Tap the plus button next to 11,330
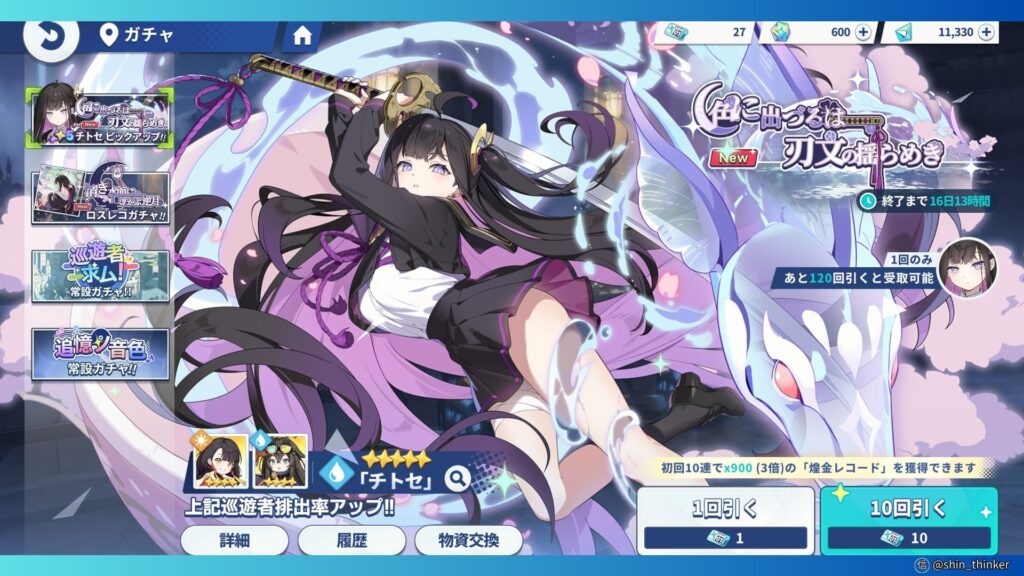Viewport: 1024px width, 576px height. click(x=987, y=32)
